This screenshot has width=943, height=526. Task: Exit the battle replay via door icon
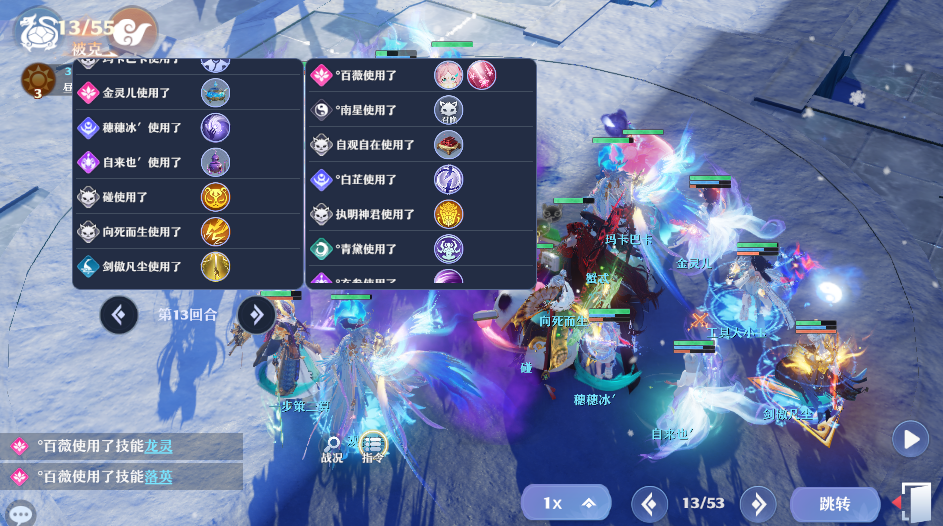pyautogui.click(x=914, y=502)
